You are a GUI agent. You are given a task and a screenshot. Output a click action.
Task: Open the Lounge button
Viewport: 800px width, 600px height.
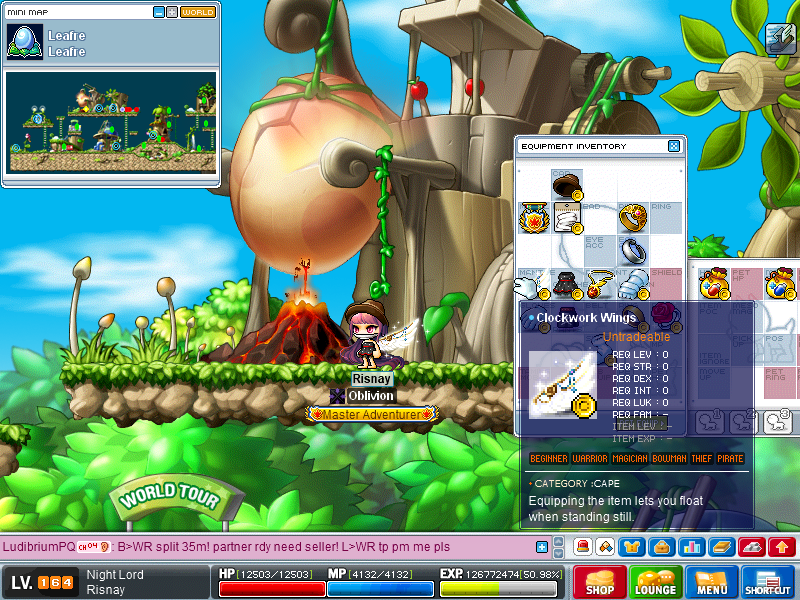click(656, 582)
